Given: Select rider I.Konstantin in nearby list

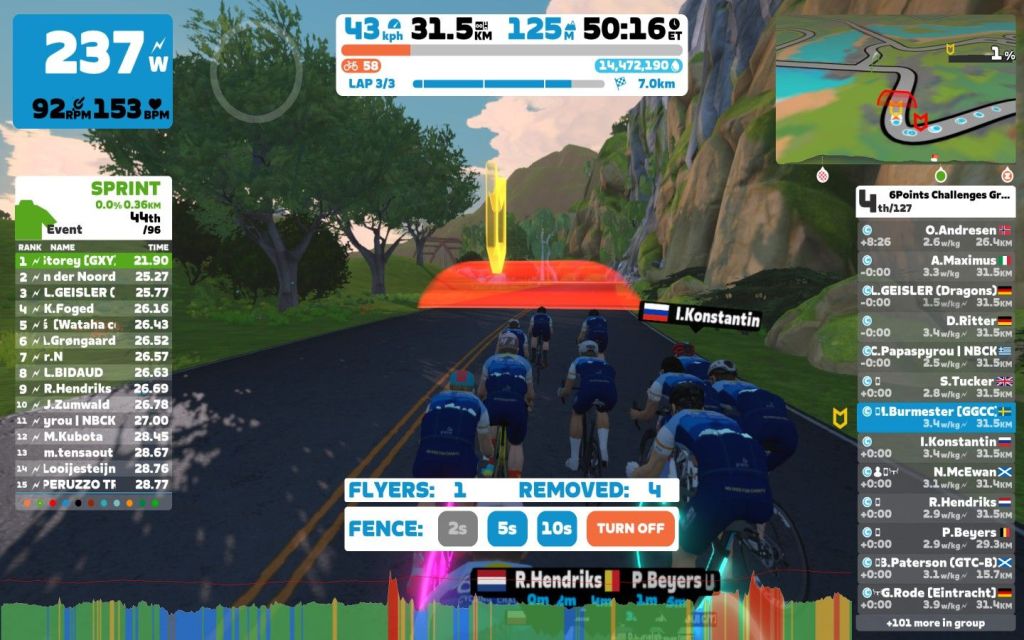Looking at the screenshot, I should click(936, 447).
